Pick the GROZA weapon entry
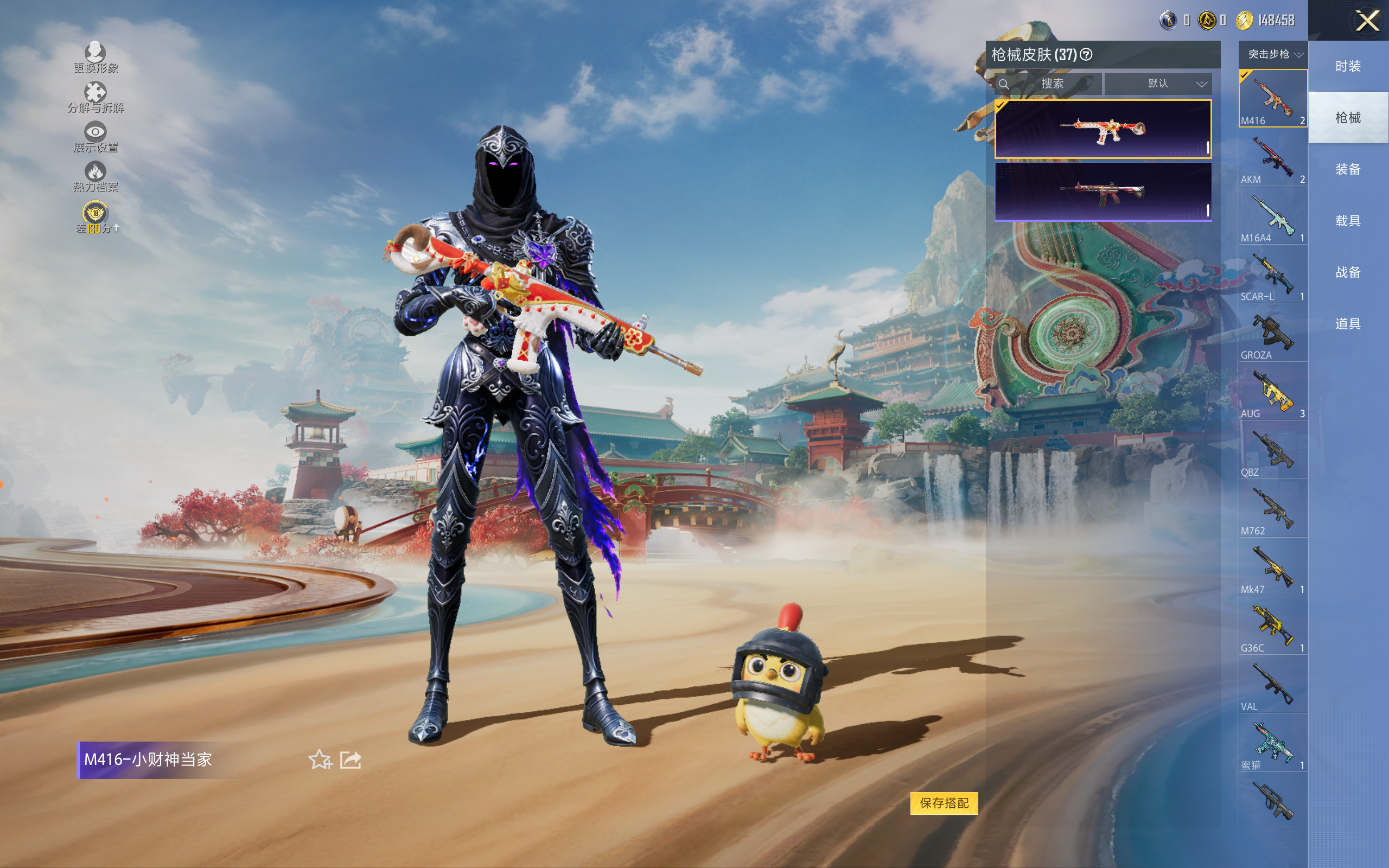Screen dimensions: 1389x868 (1272, 335)
